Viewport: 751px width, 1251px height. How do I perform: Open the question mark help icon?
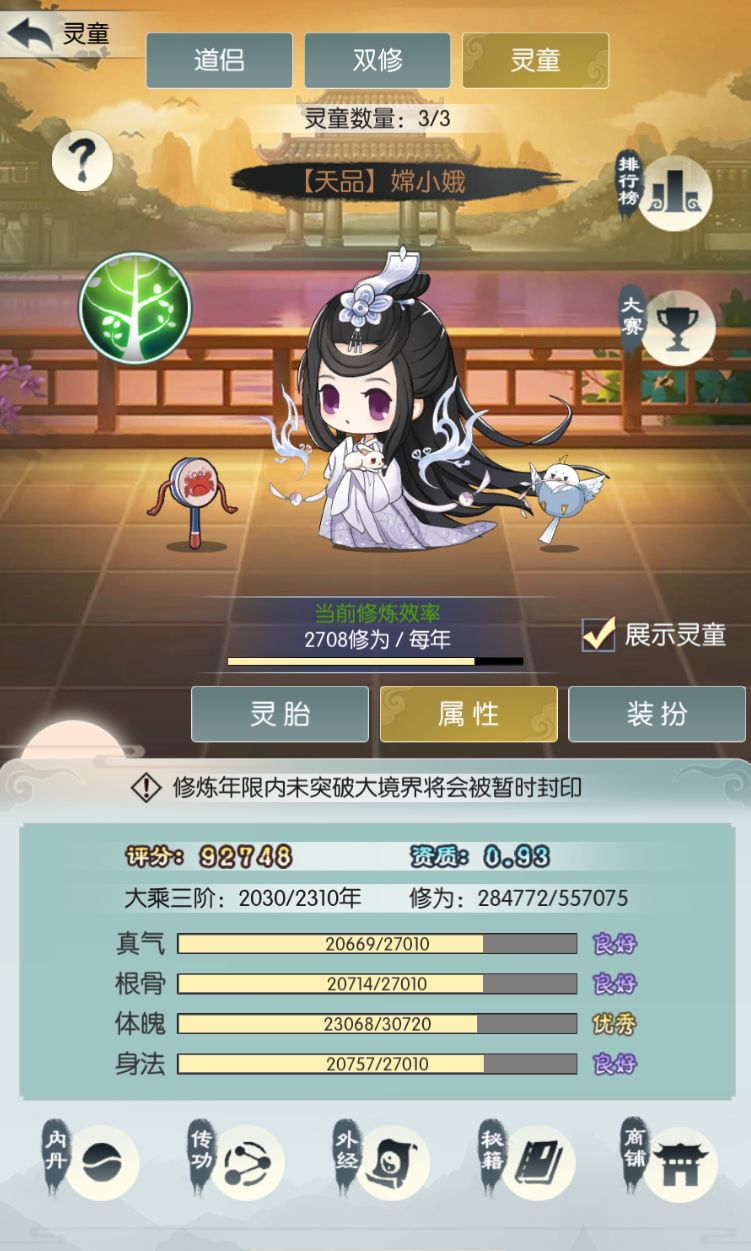[x=82, y=160]
